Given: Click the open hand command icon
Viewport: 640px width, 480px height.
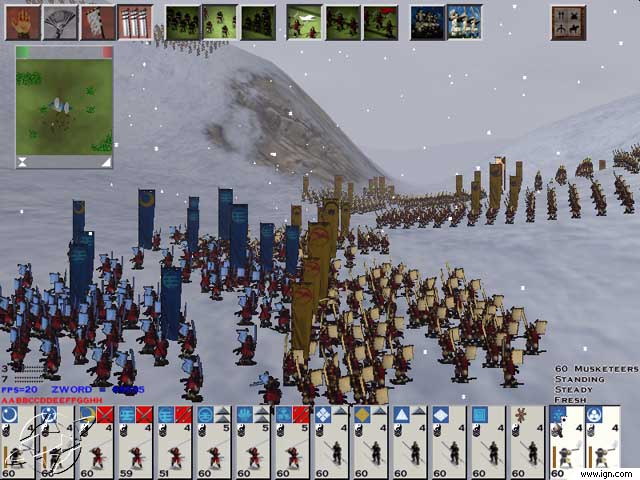Looking at the screenshot, I should point(20,21).
